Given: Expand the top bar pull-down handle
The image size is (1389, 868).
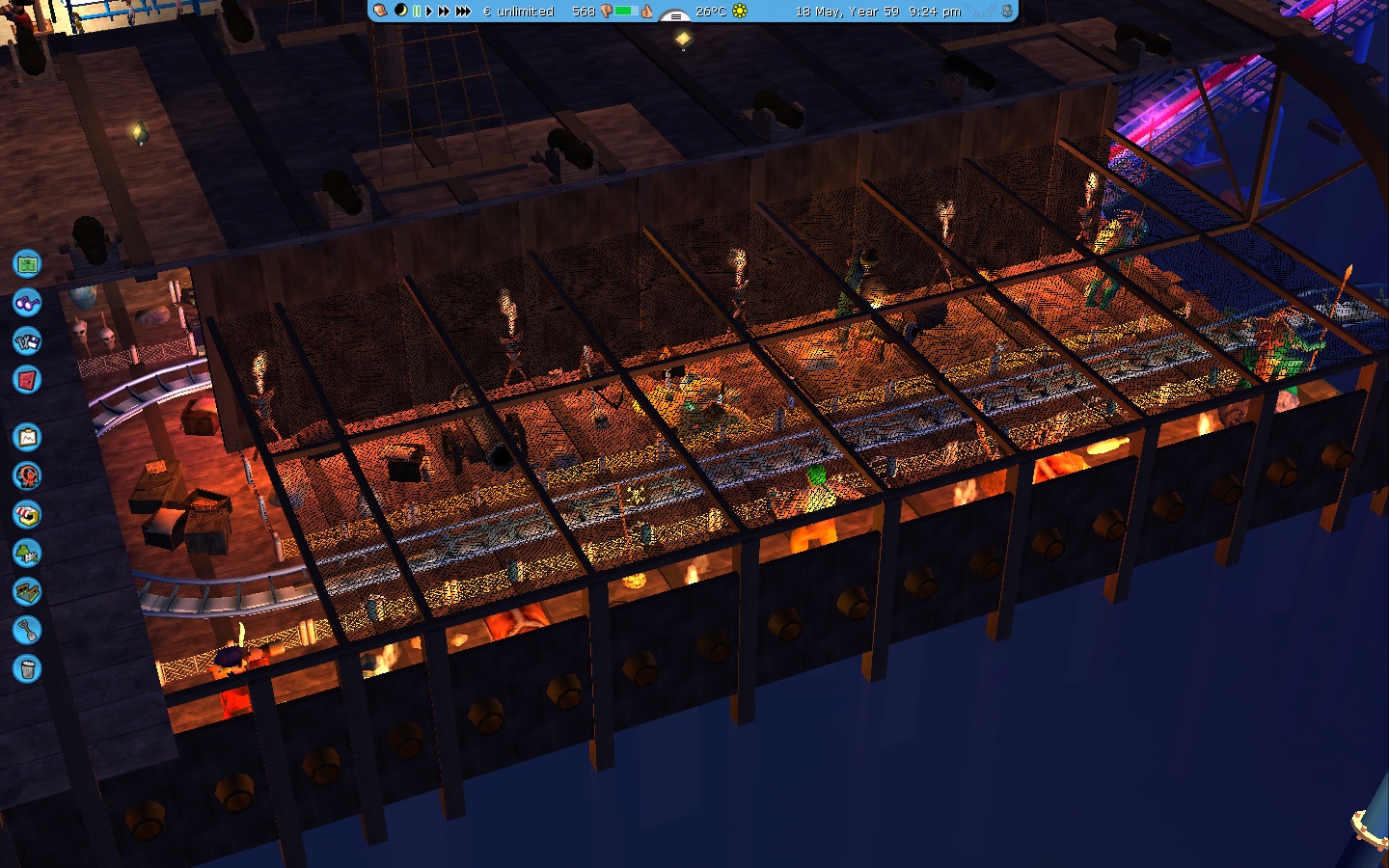Looking at the screenshot, I should (674, 14).
